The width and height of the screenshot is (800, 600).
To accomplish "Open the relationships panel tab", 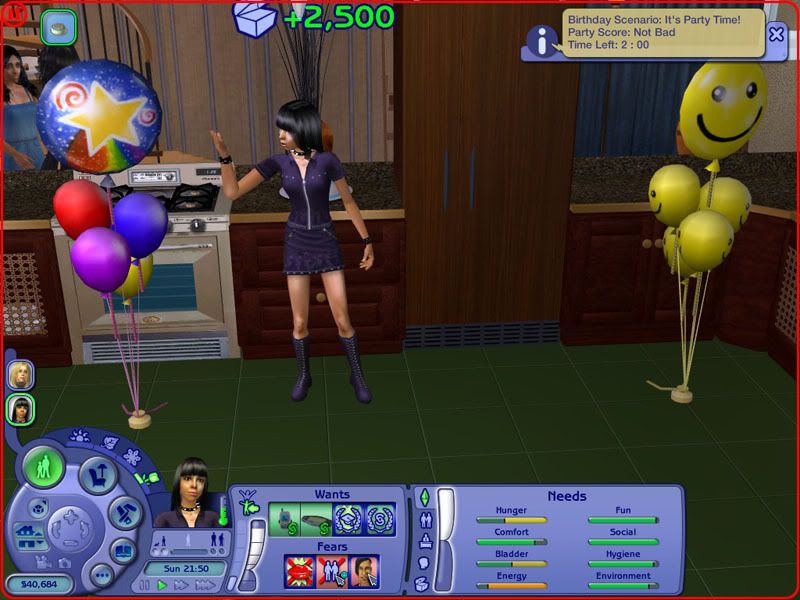I will pyautogui.click(x=423, y=519).
